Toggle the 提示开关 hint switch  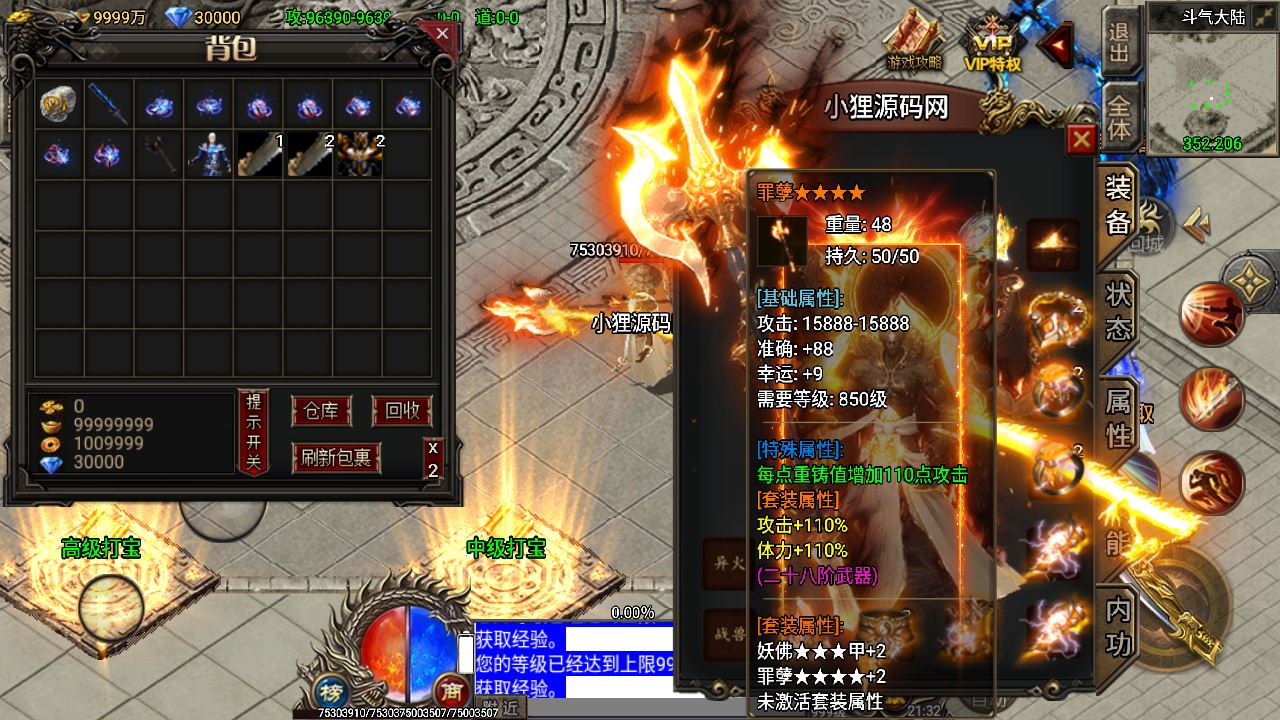pyautogui.click(x=253, y=432)
